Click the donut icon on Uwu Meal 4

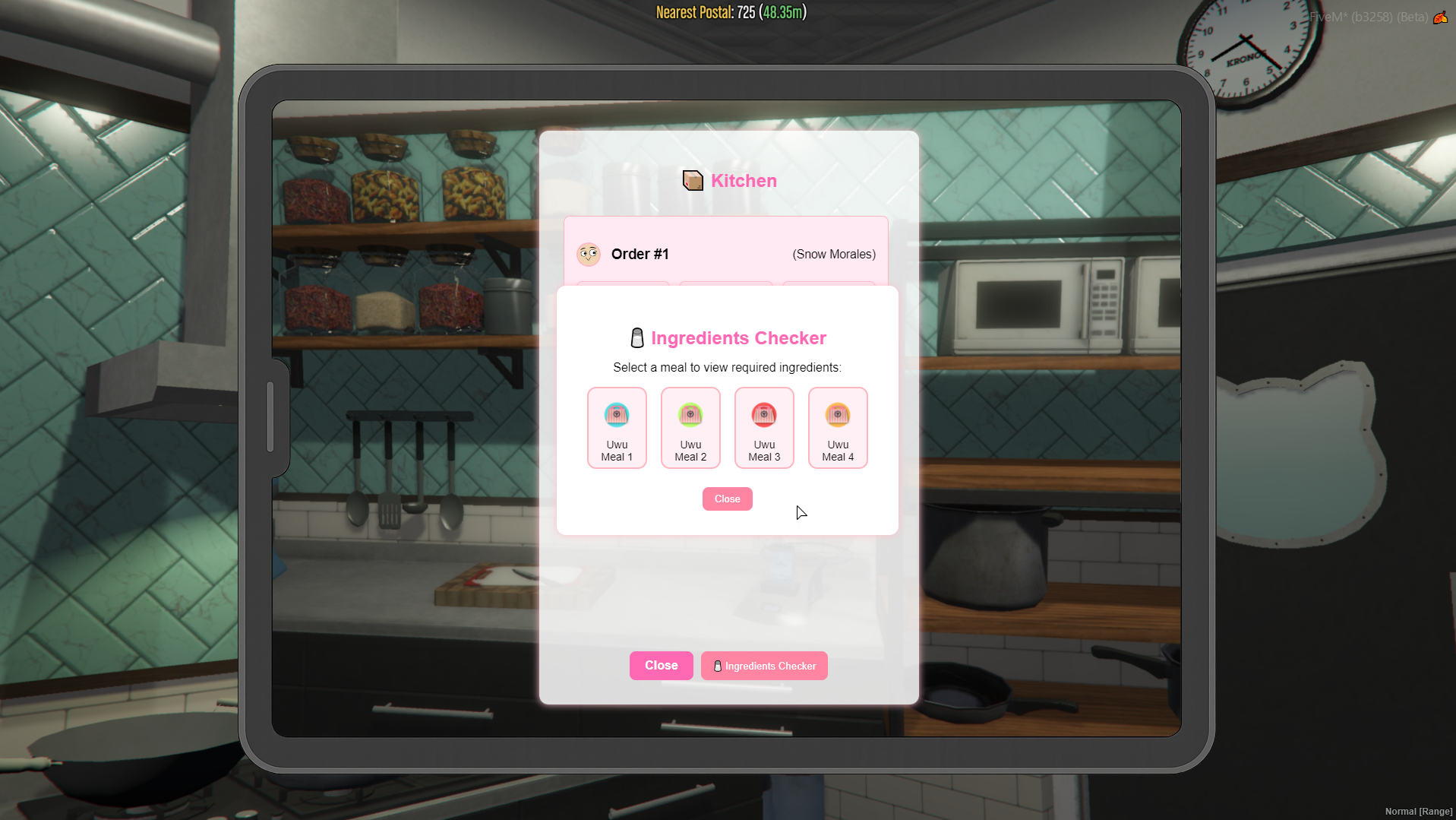click(837, 414)
